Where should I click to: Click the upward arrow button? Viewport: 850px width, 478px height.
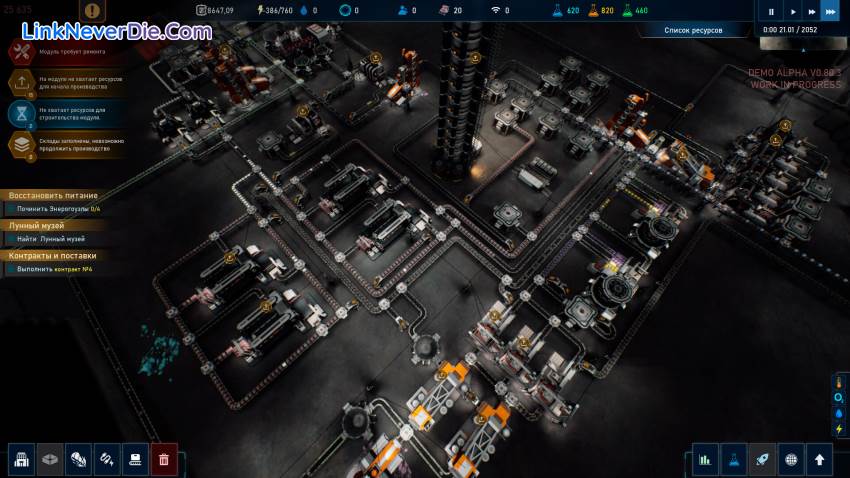click(820, 459)
